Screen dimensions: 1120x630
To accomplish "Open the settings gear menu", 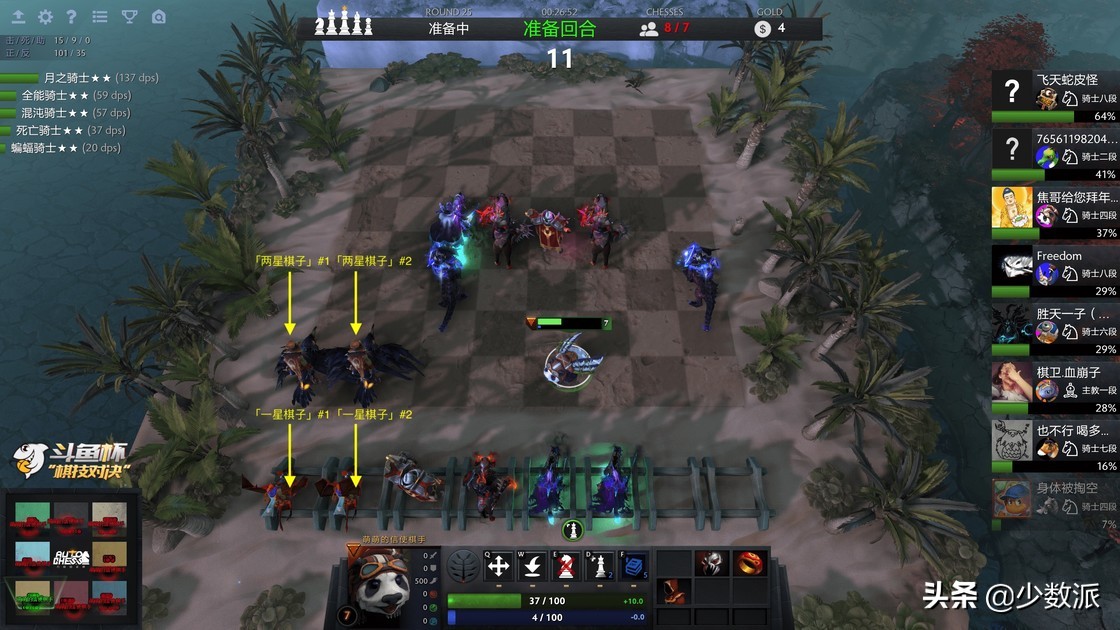I will [x=45, y=17].
